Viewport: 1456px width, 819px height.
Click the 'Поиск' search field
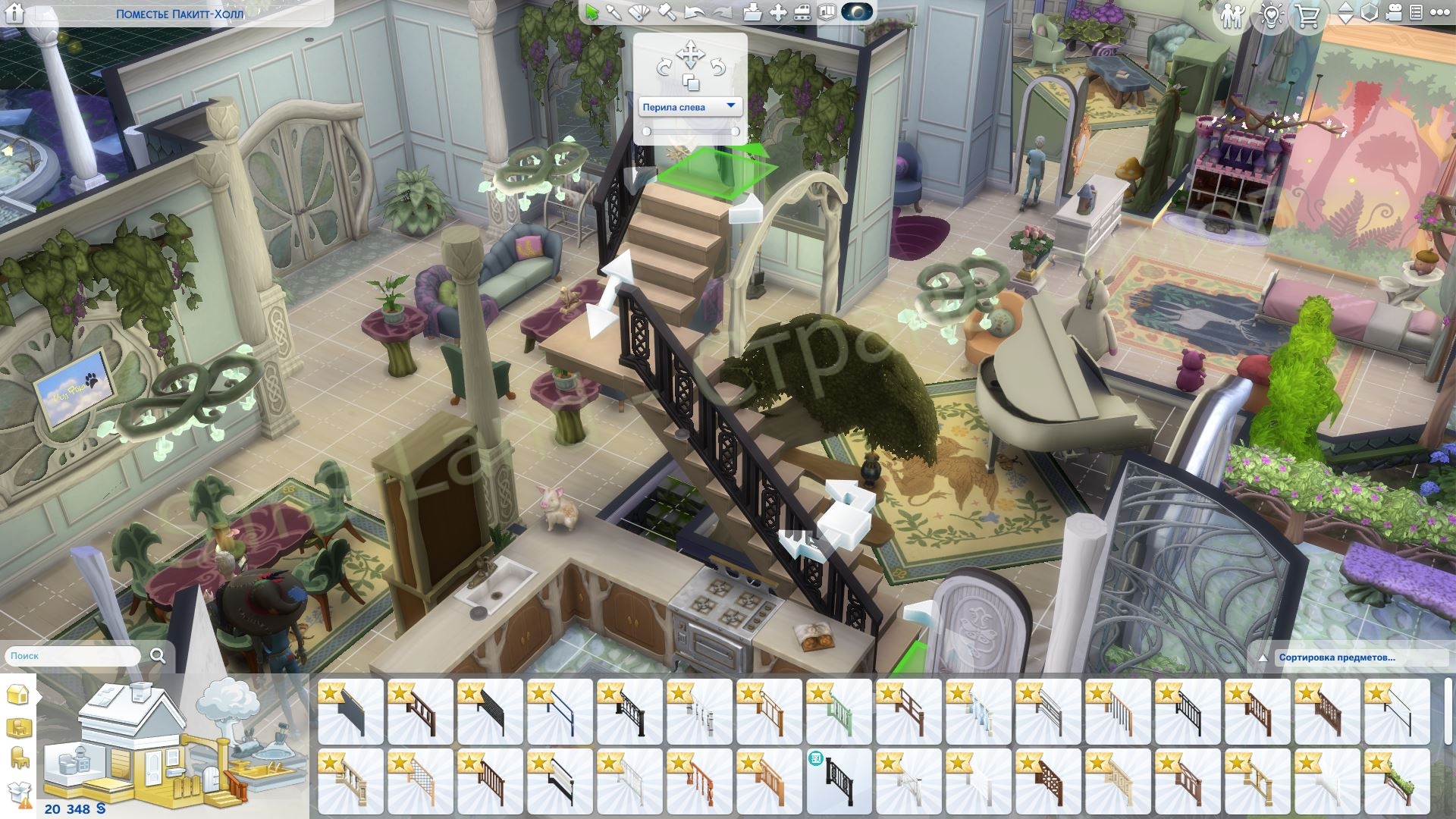click(x=74, y=656)
